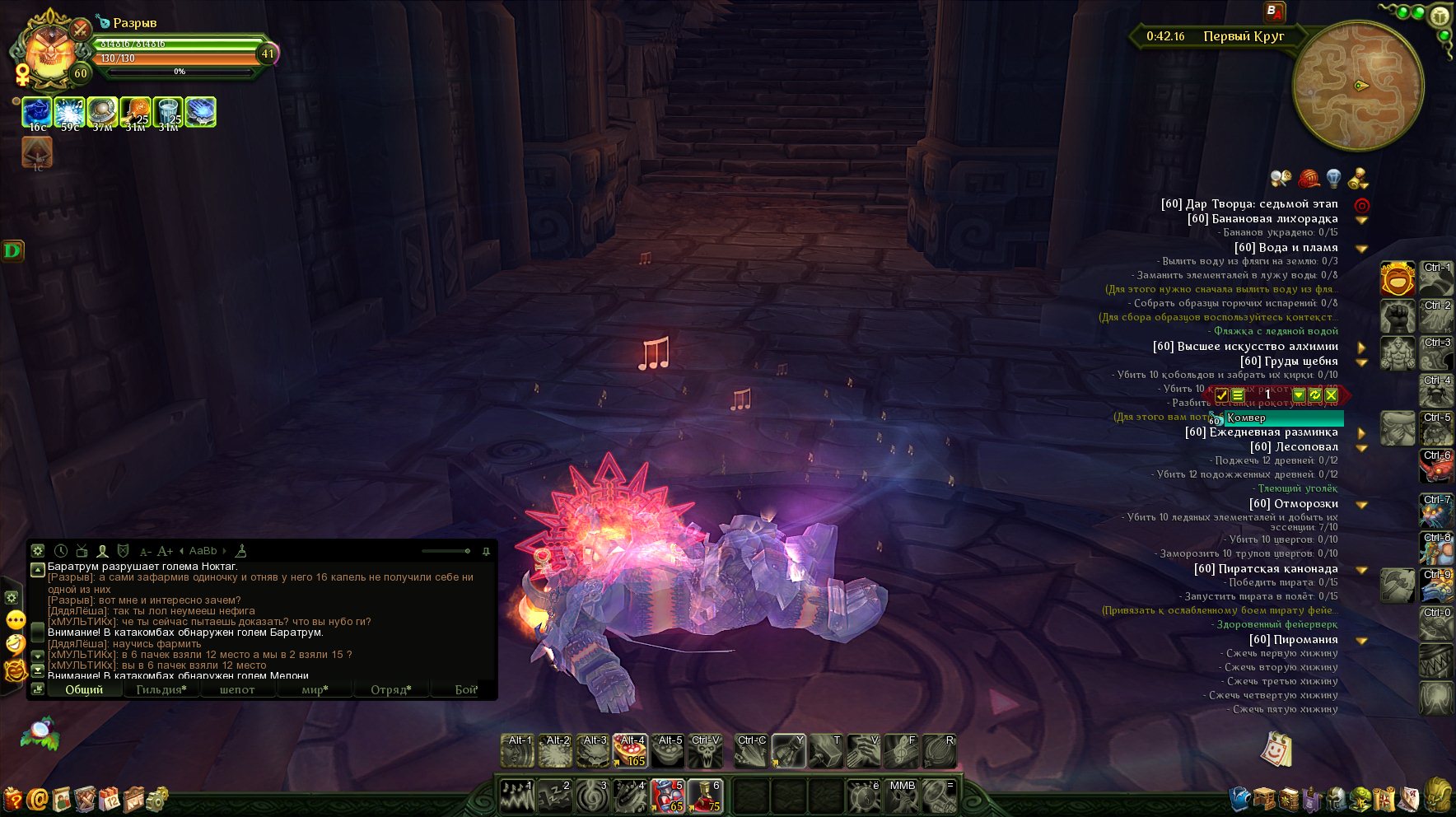
Task: Use the Alt-4 pizza food item
Action: [x=630, y=750]
